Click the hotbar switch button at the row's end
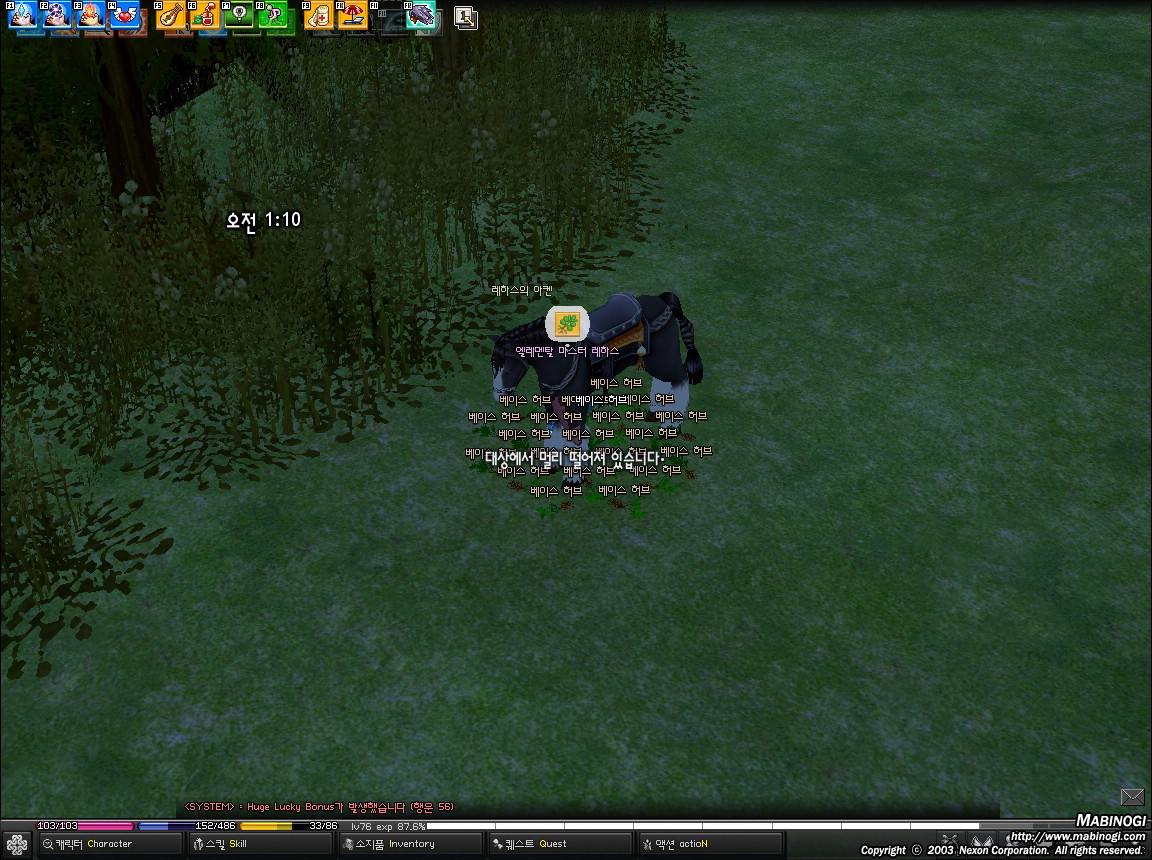Image resolution: width=1152 pixels, height=860 pixels. click(x=465, y=17)
